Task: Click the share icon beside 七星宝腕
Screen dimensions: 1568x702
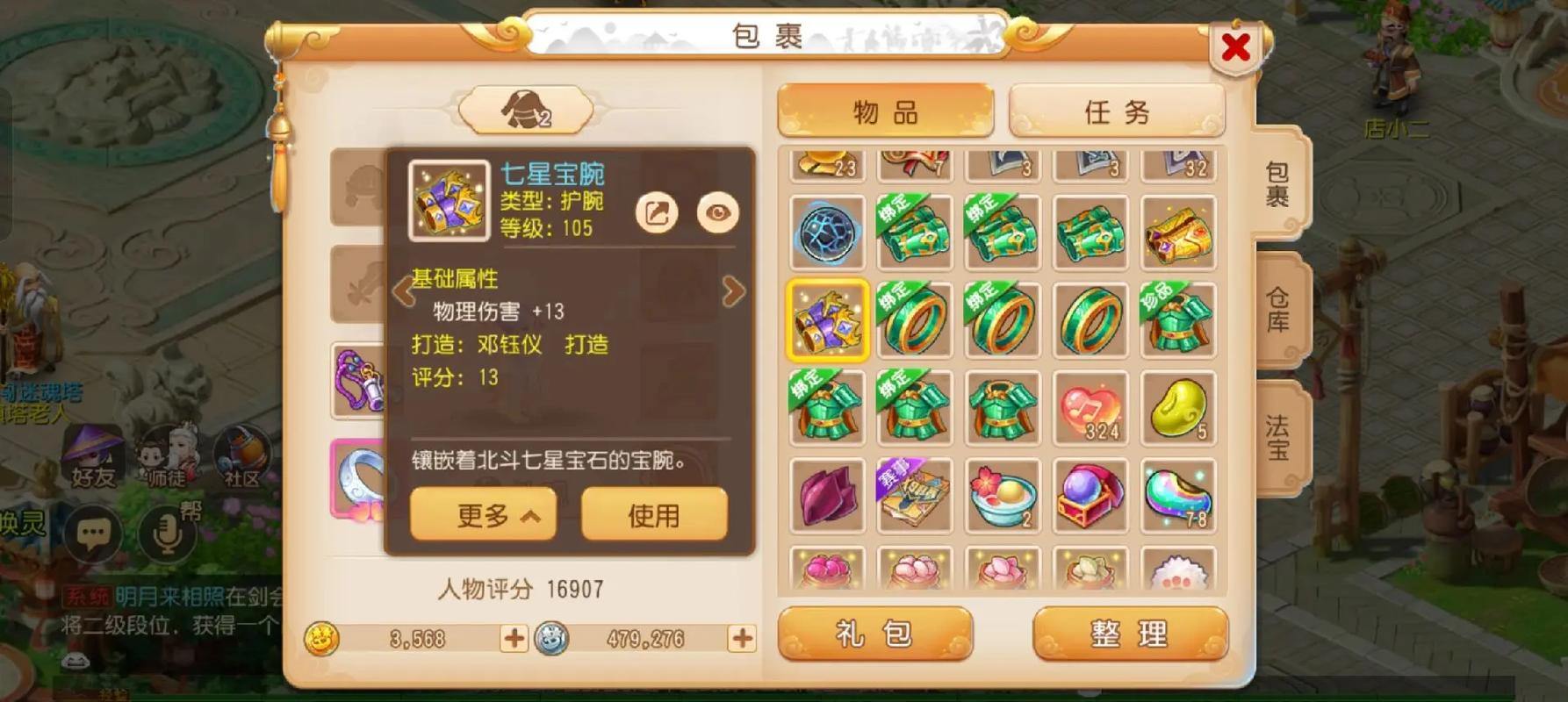Action: (658, 211)
